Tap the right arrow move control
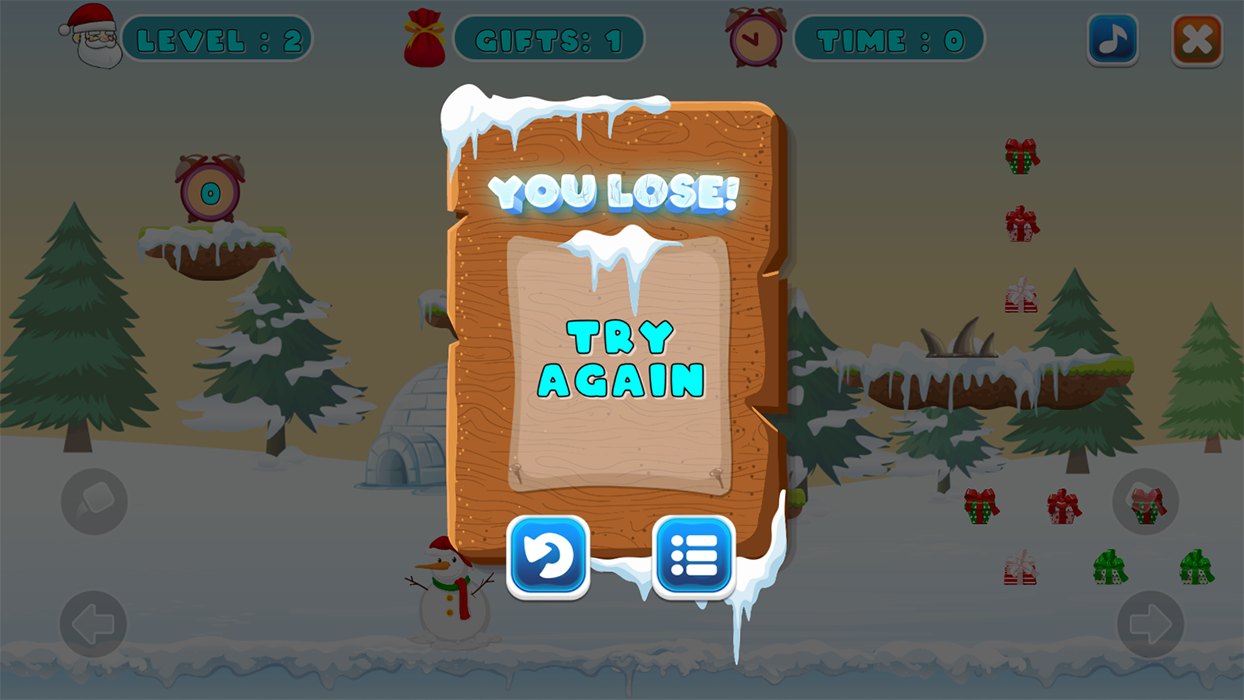Viewport: 1244px width, 700px height. pos(1150,624)
